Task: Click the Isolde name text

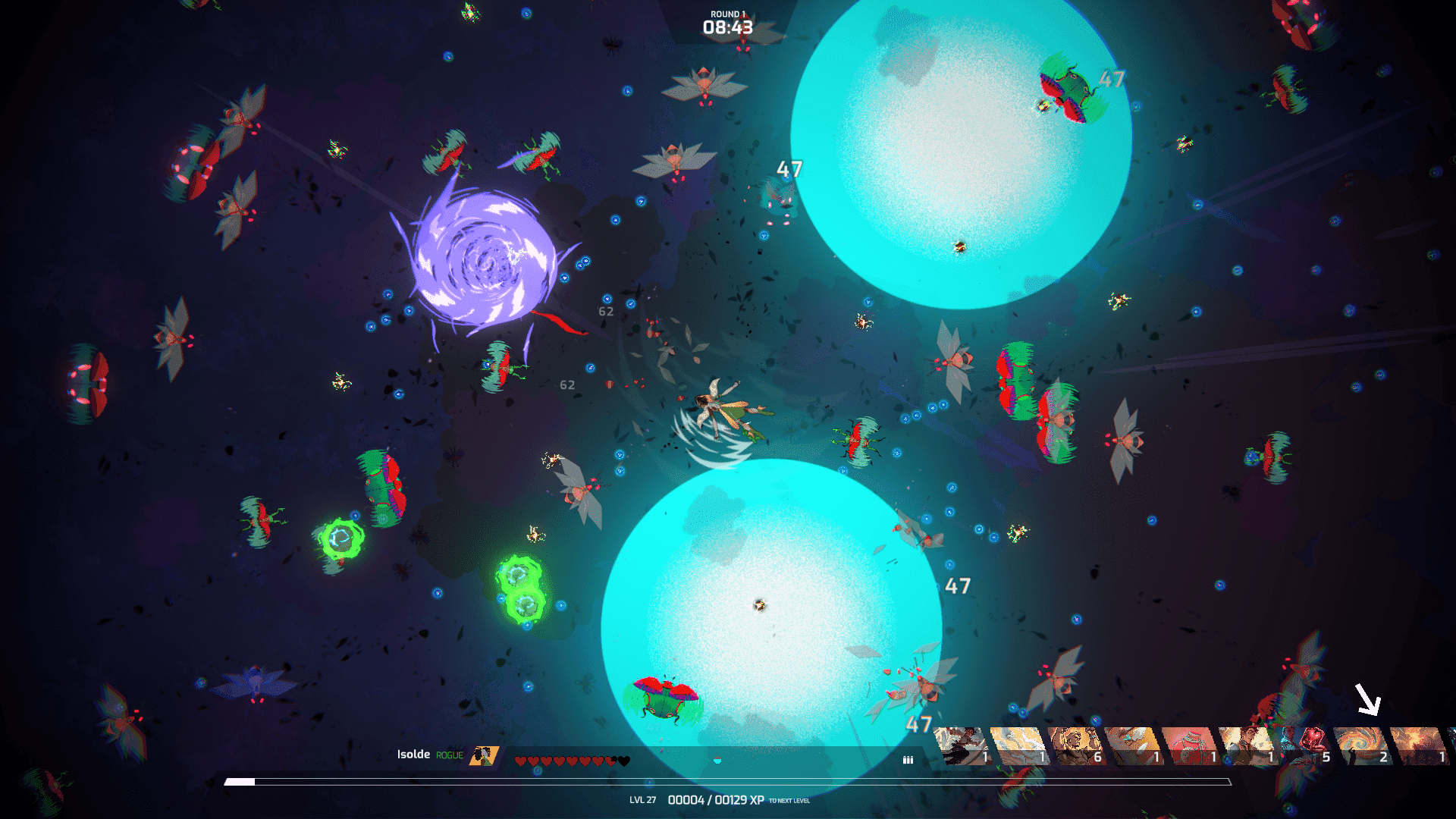Action: click(413, 755)
